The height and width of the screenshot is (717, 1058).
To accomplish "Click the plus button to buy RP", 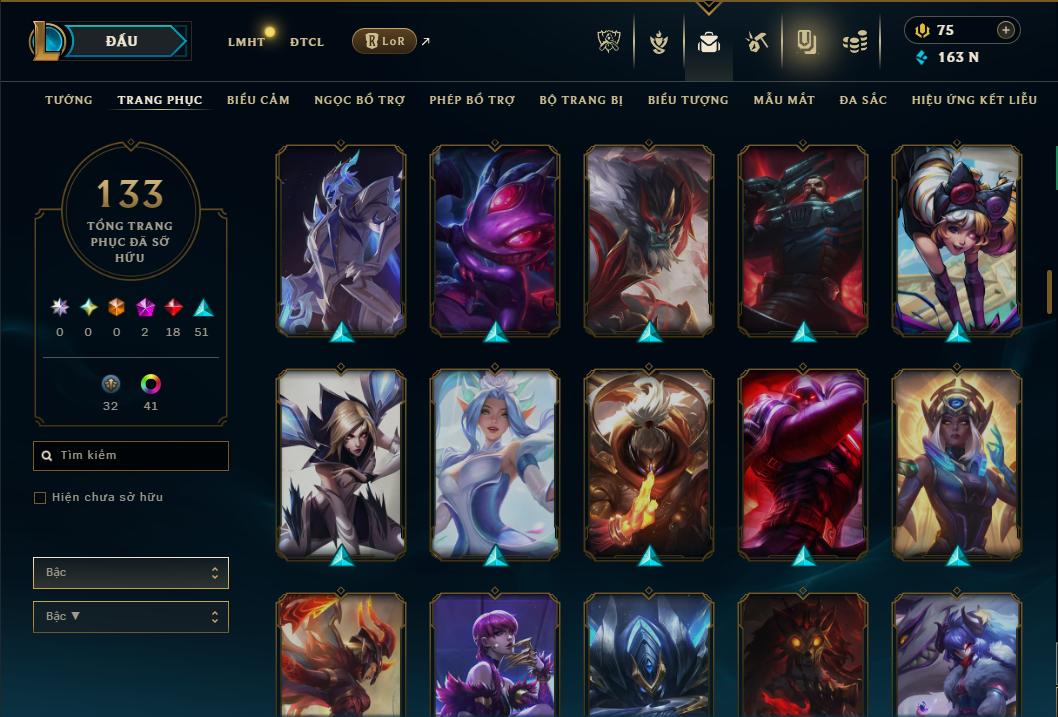I will (x=1005, y=30).
